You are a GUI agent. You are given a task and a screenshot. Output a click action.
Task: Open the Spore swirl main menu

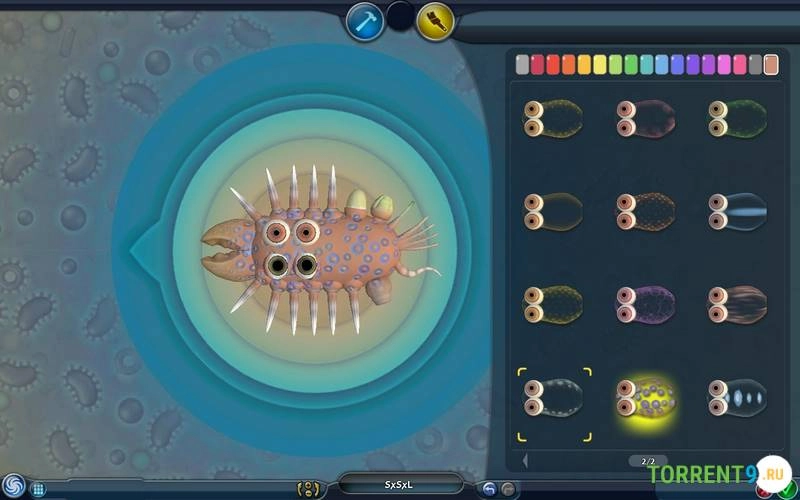(x=13, y=485)
